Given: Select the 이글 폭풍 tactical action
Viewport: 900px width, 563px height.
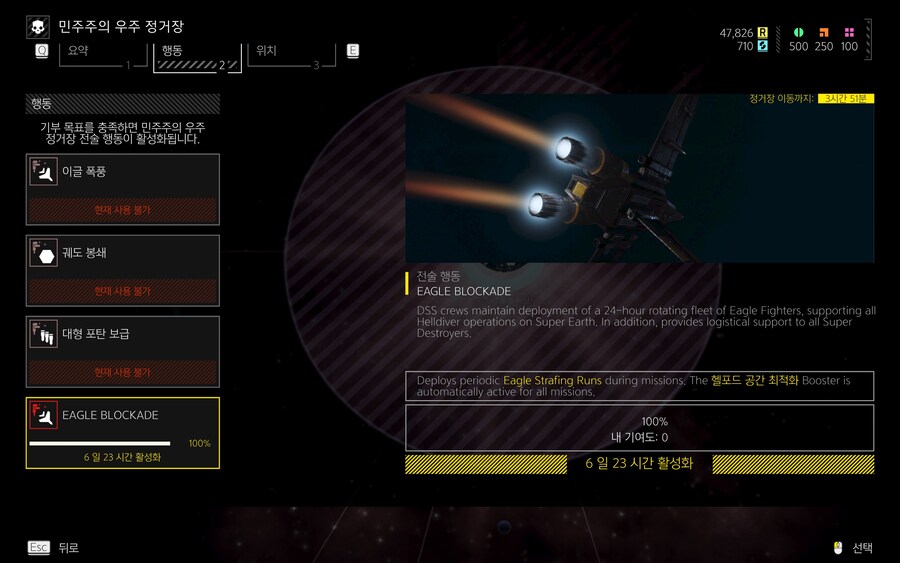Looking at the screenshot, I should 123,189.
